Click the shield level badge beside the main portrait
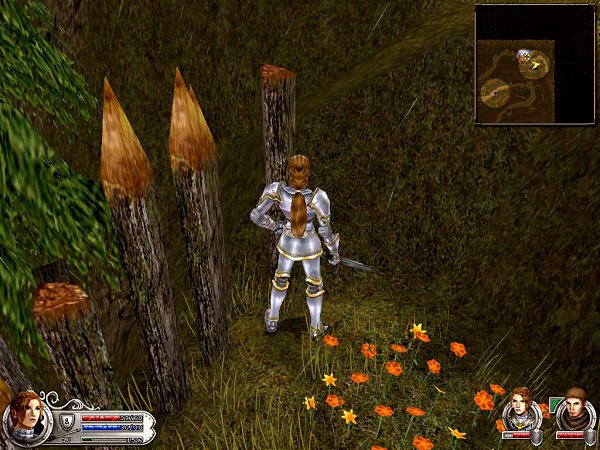The height and width of the screenshot is (450, 600). click(67, 420)
